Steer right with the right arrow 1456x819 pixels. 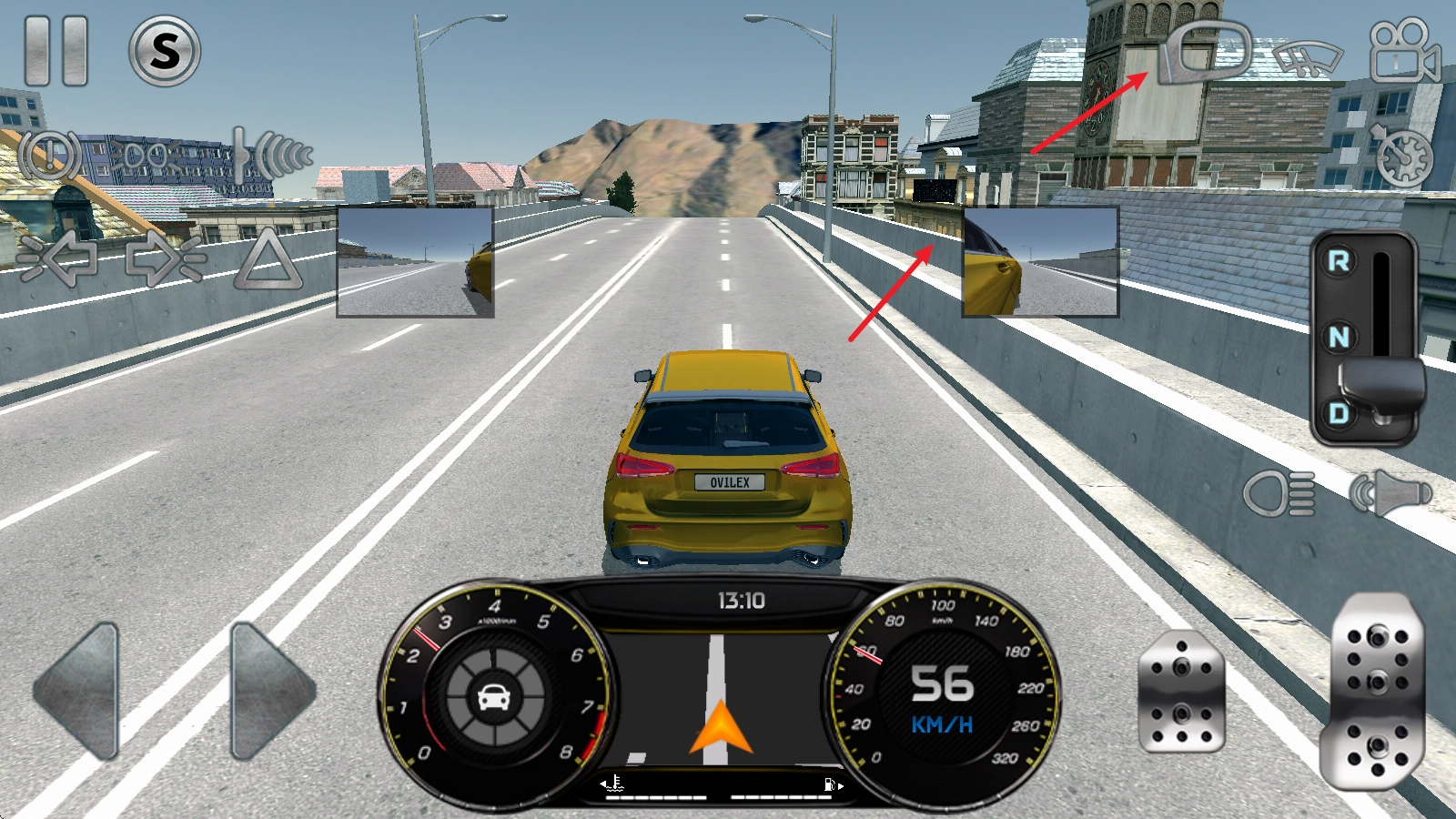tap(271, 691)
